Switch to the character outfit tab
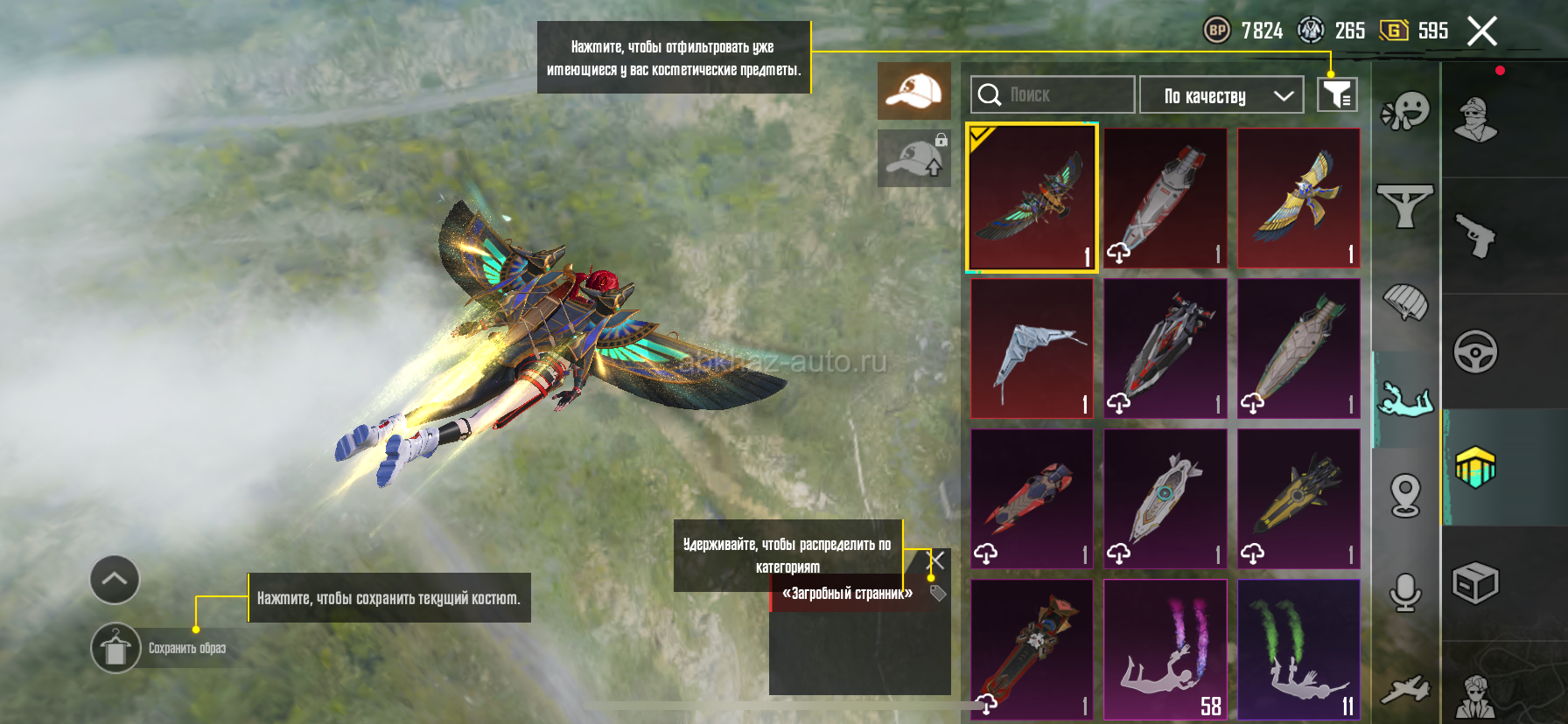1568x724 pixels. [x=1475, y=119]
